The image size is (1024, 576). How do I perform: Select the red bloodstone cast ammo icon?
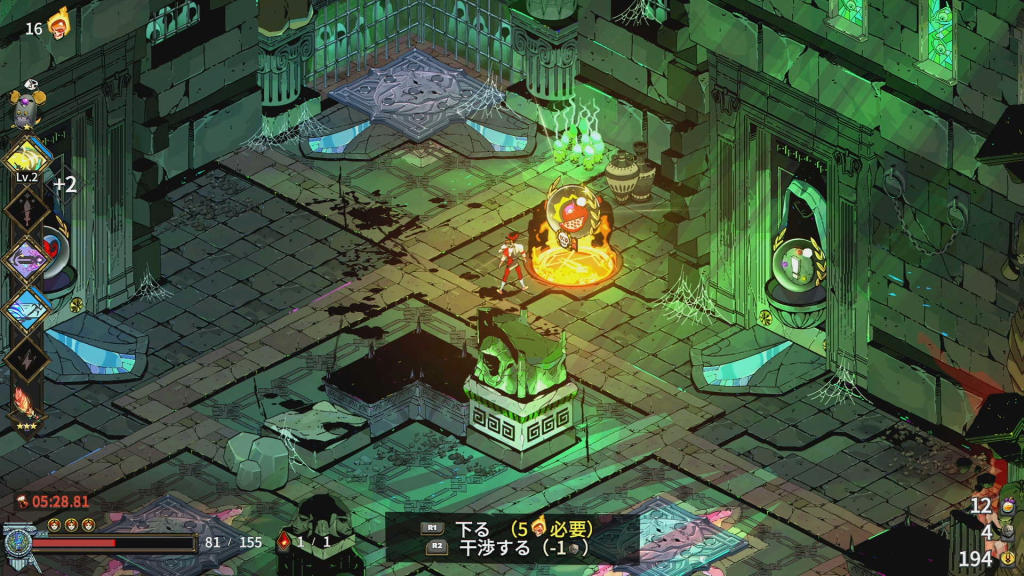tap(284, 542)
